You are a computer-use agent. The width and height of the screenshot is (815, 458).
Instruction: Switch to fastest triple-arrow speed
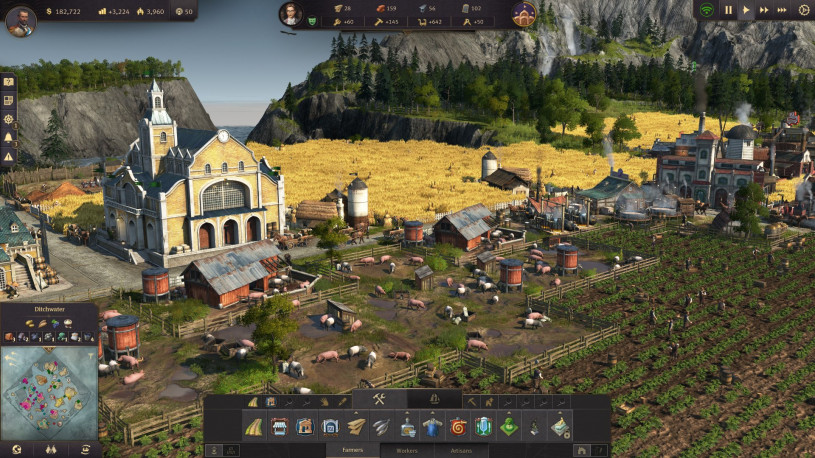pos(784,10)
